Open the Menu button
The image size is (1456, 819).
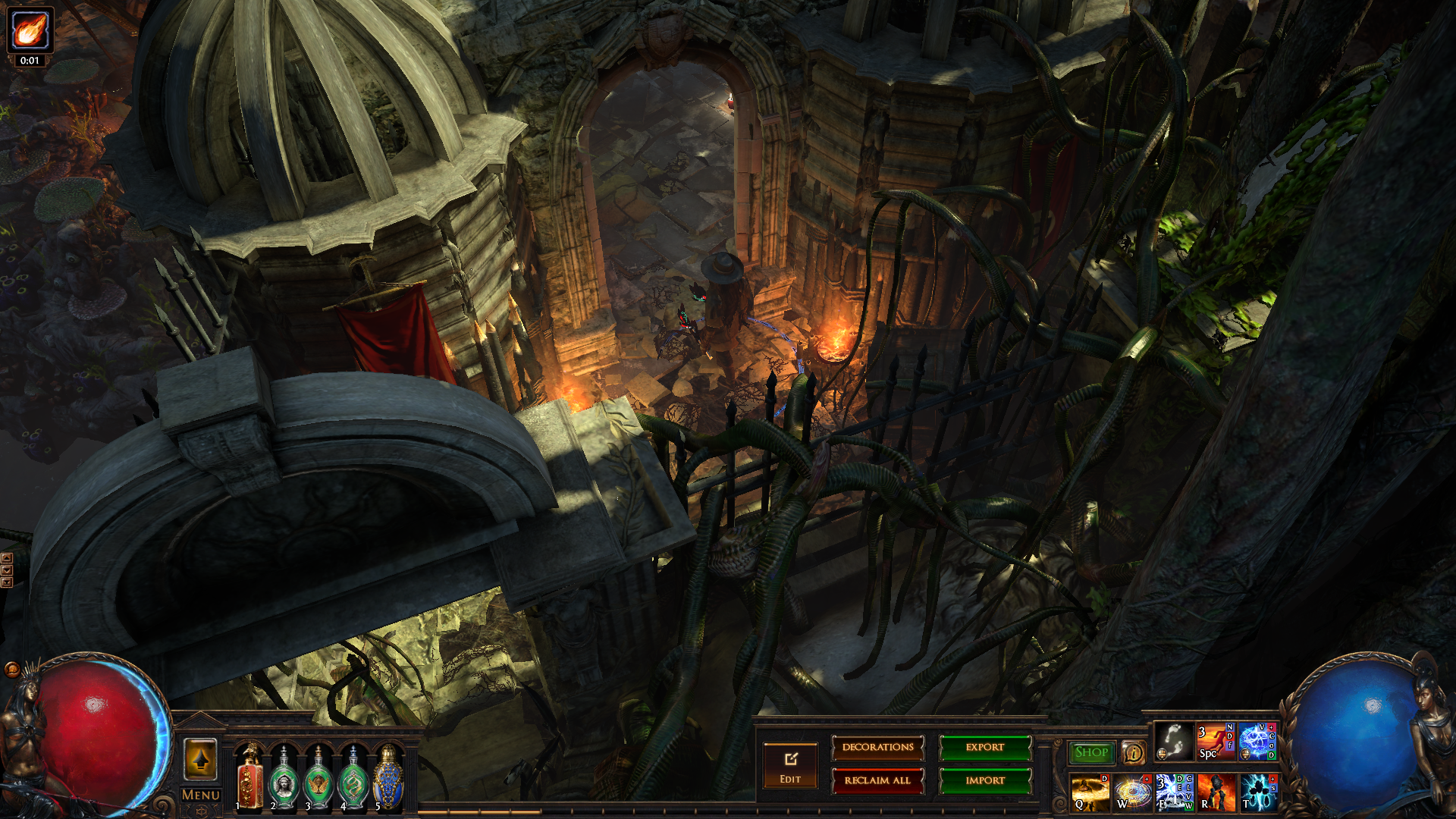point(201,795)
